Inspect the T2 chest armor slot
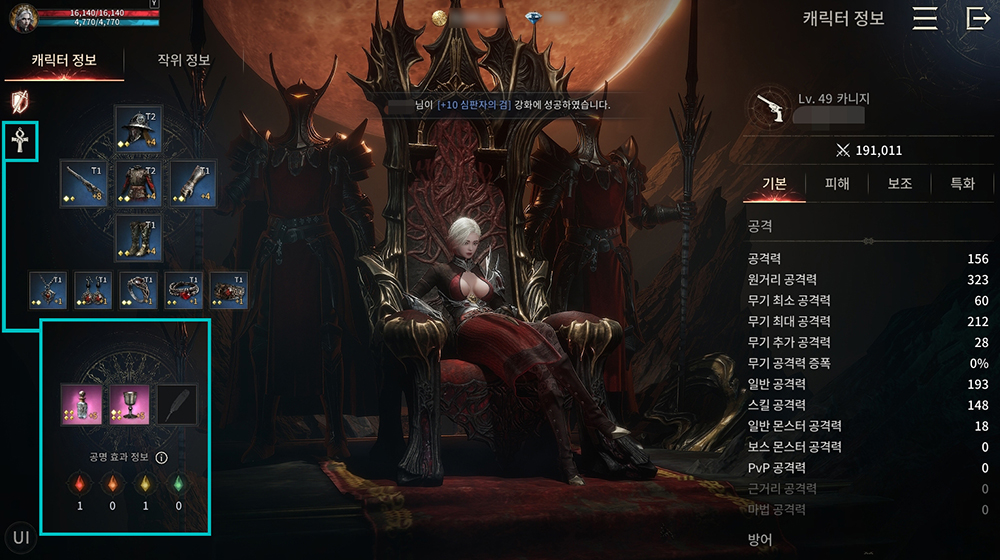Screen dimensions: 1000x560 (x=137, y=184)
